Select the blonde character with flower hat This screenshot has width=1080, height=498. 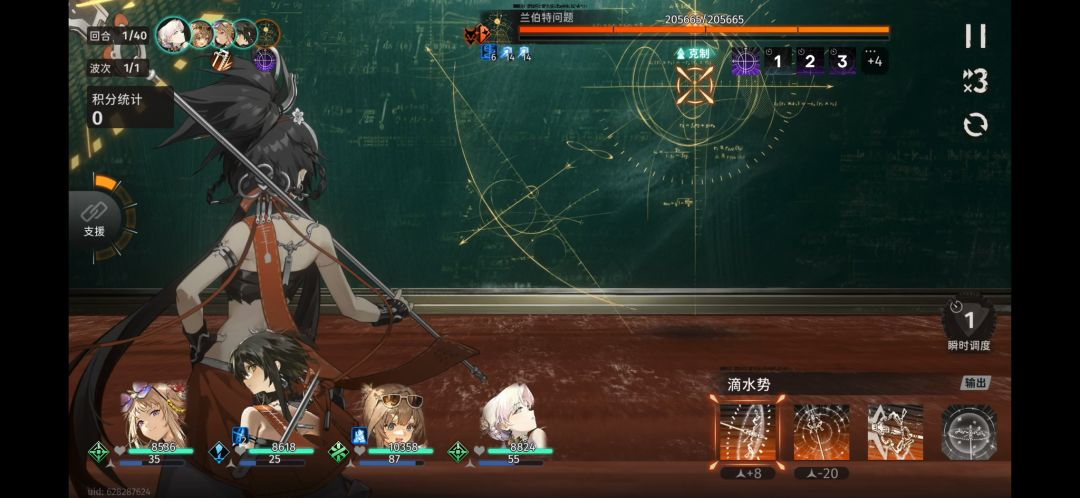pyautogui.click(x=153, y=415)
